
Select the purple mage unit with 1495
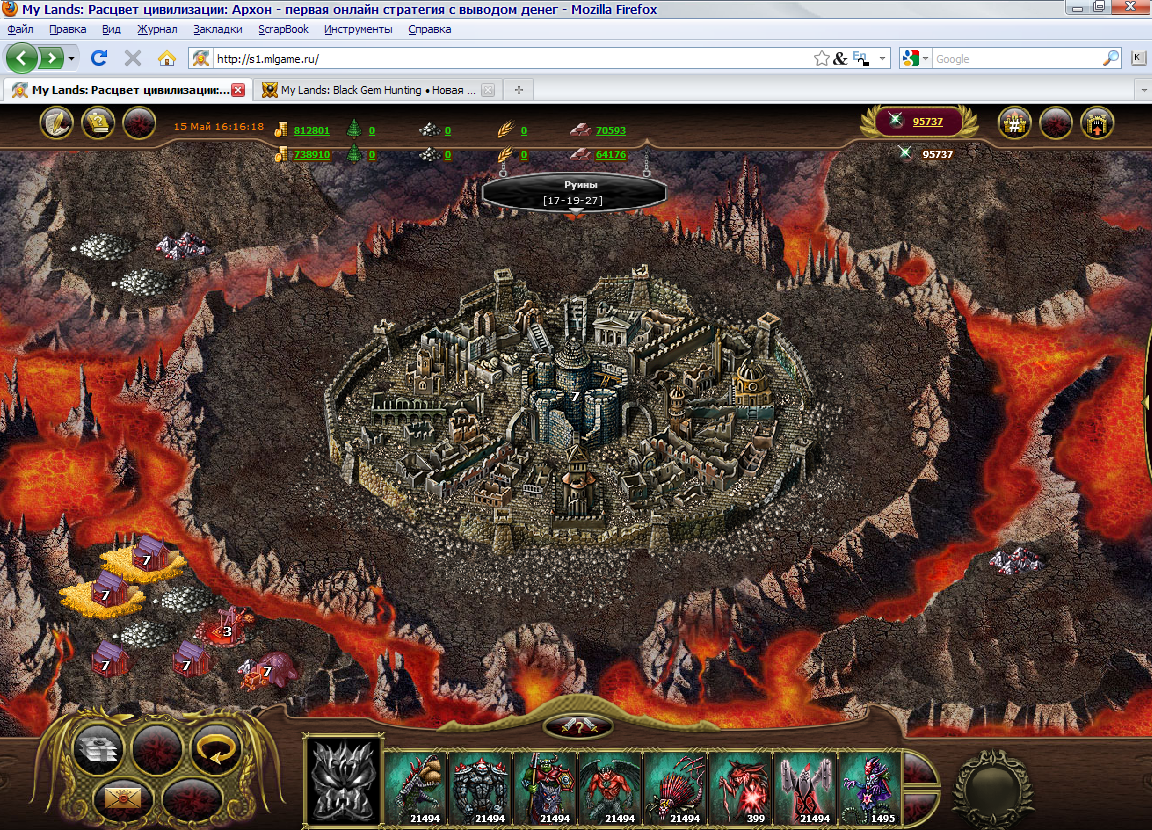[x=869, y=786]
